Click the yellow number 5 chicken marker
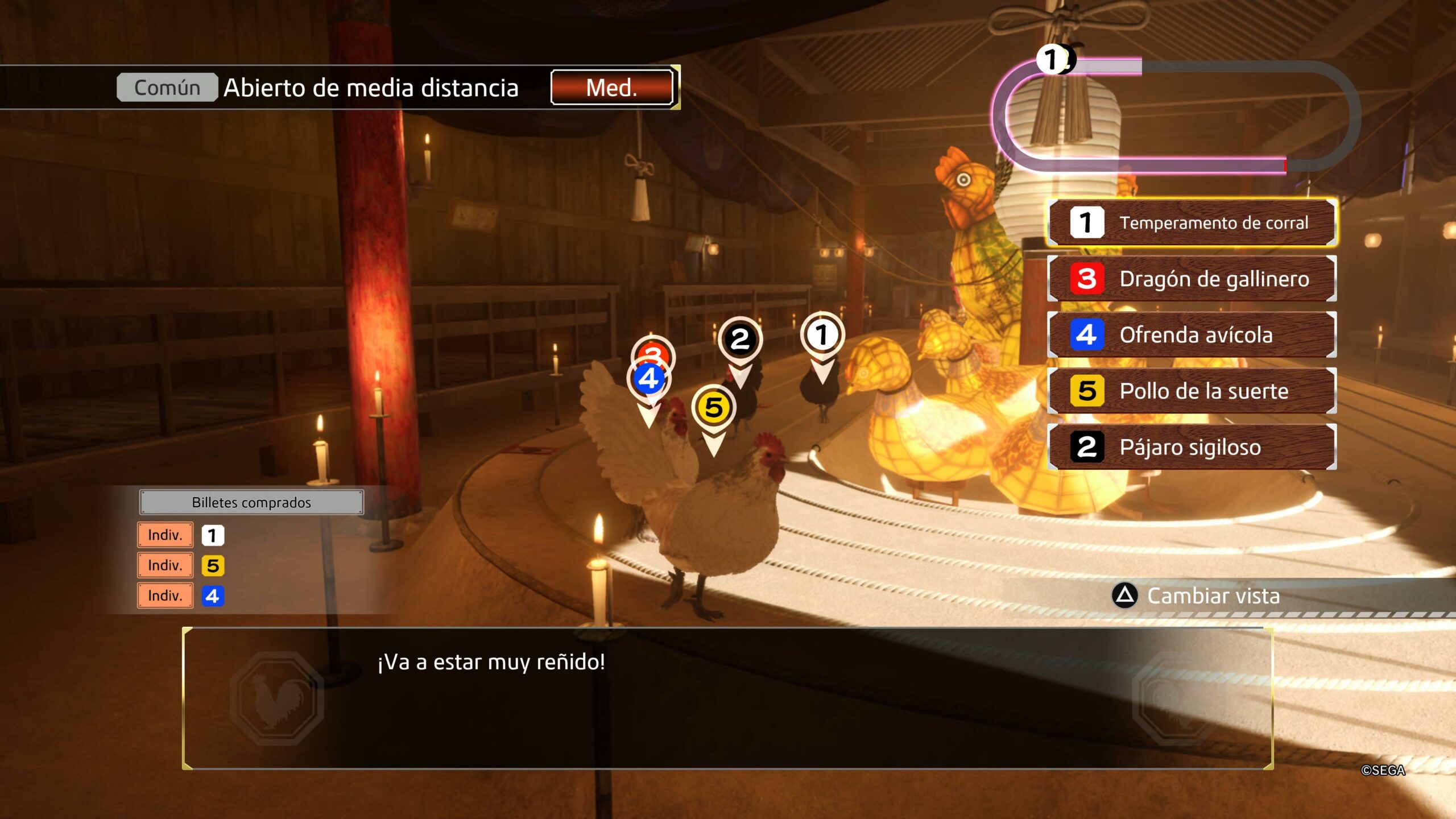 tap(714, 408)
